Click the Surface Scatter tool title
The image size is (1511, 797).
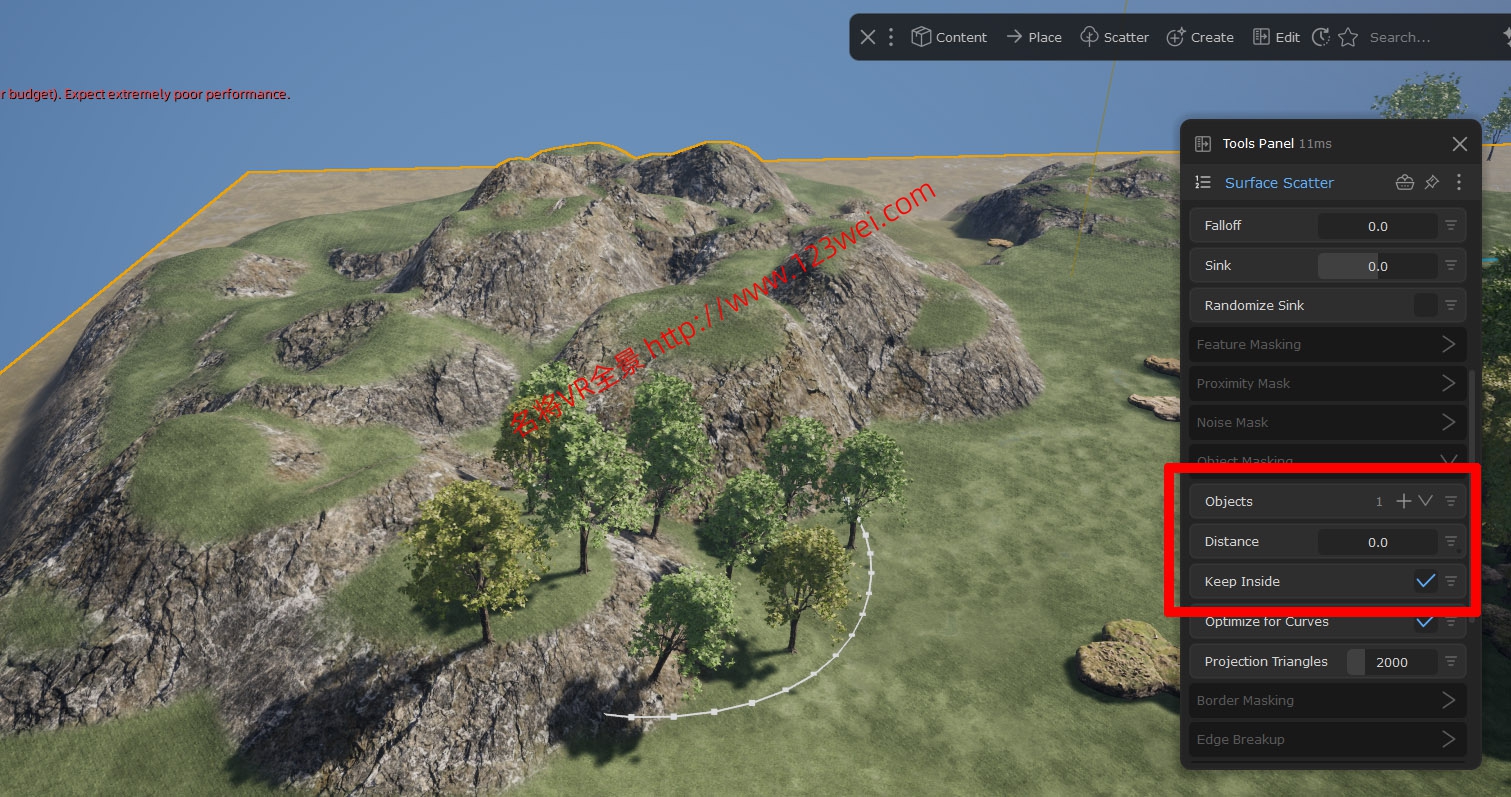pyautogui.click(x=1278, y=183)
